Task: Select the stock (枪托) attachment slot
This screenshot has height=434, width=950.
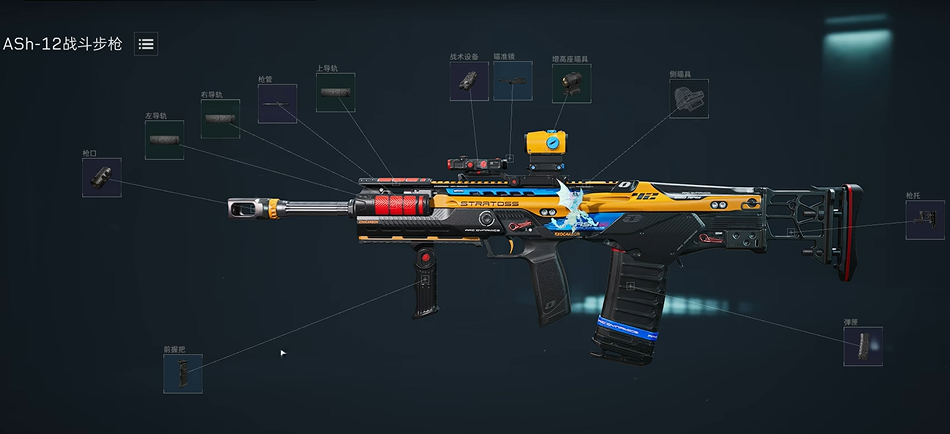Action: [925, 220]
